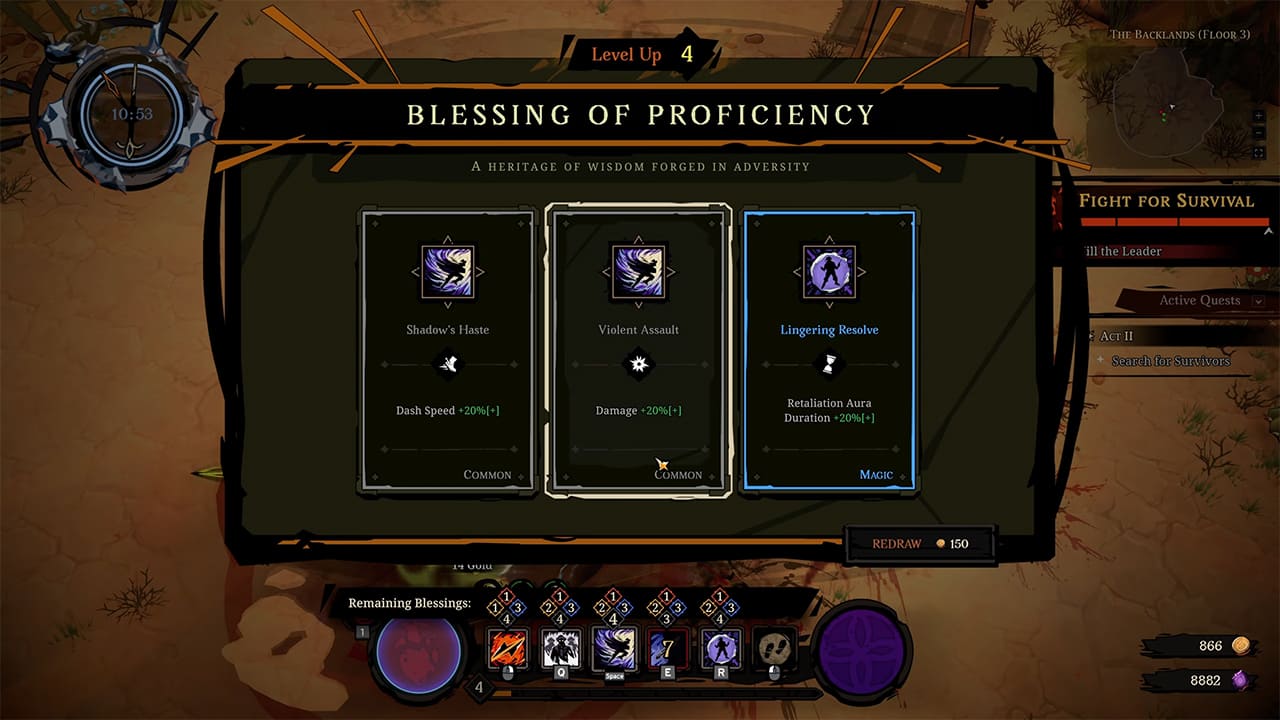Expand the minimap to fullscreen

coord(1259,153)
